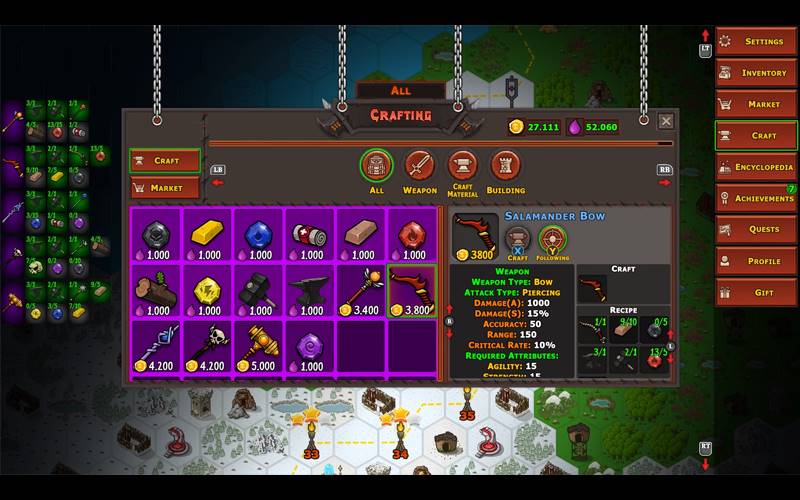Open the Encyclopedia
800x500 pixels.
coord(755,167)
